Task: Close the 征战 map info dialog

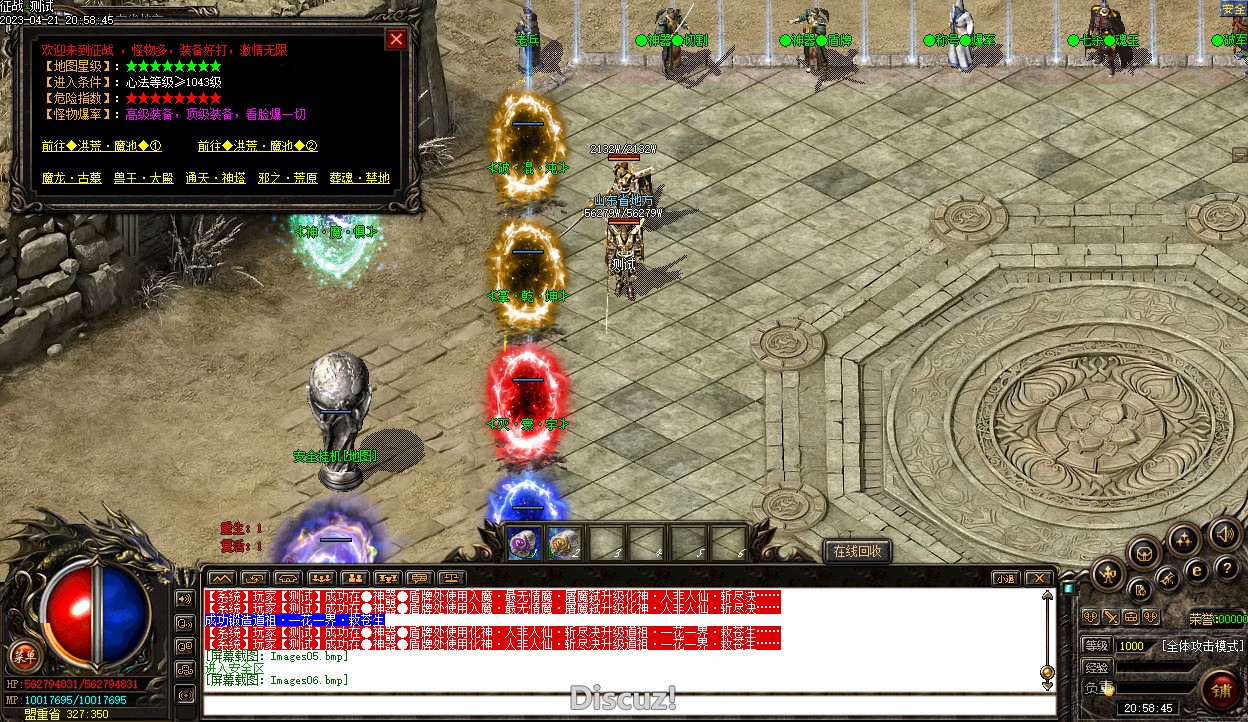Action: pyautogui.click(x=397, y=39)
